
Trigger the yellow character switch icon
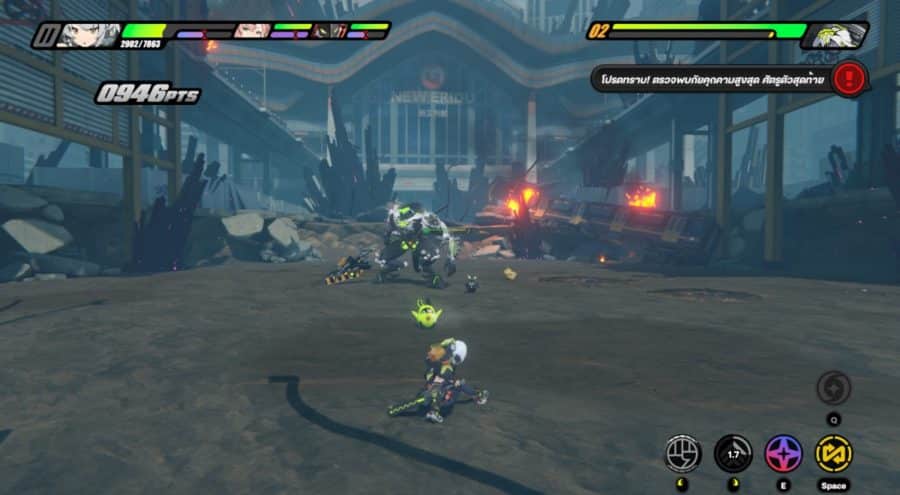833,453
